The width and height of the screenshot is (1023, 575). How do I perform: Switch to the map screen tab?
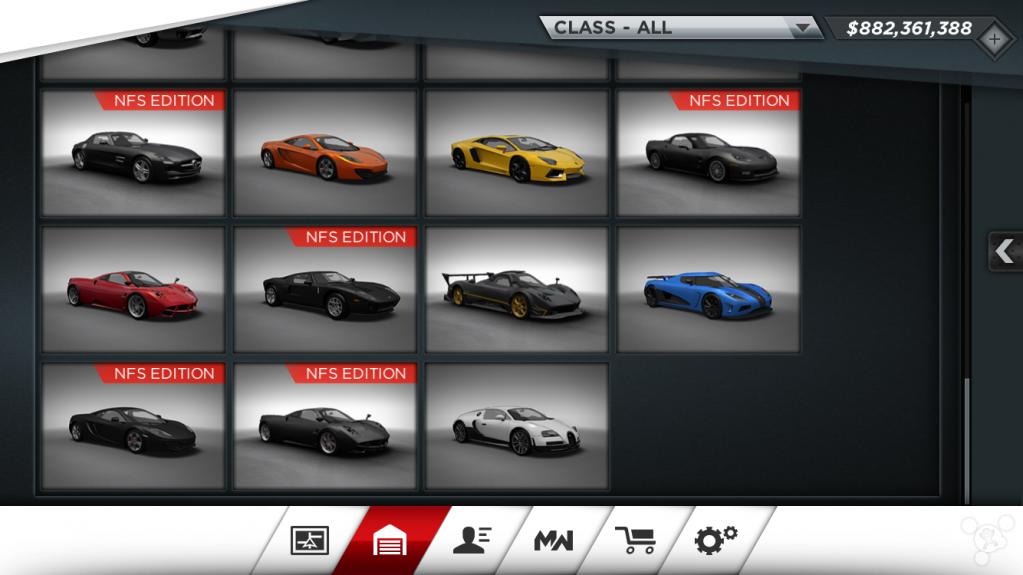309,541
